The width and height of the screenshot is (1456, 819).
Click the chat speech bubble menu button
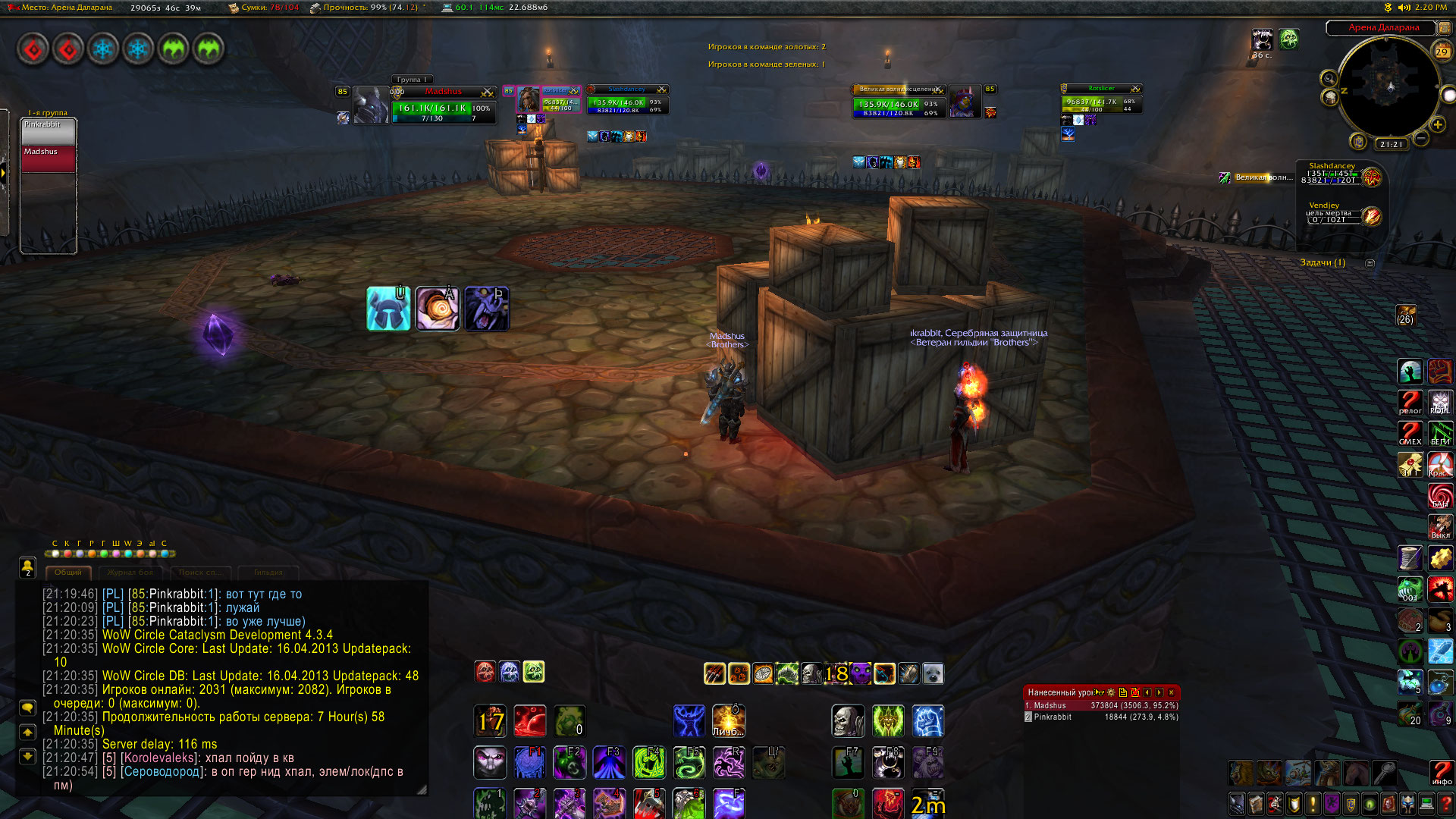tap(27, 708)
